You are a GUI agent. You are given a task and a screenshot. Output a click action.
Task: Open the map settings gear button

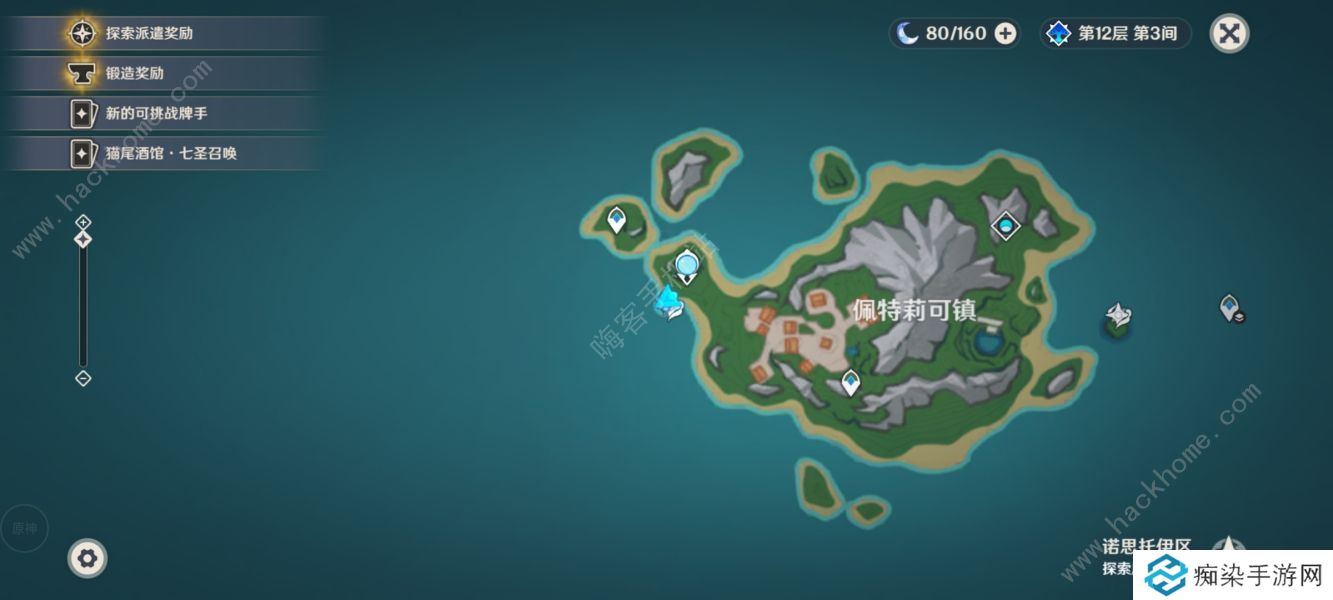[x=87, y=558]
